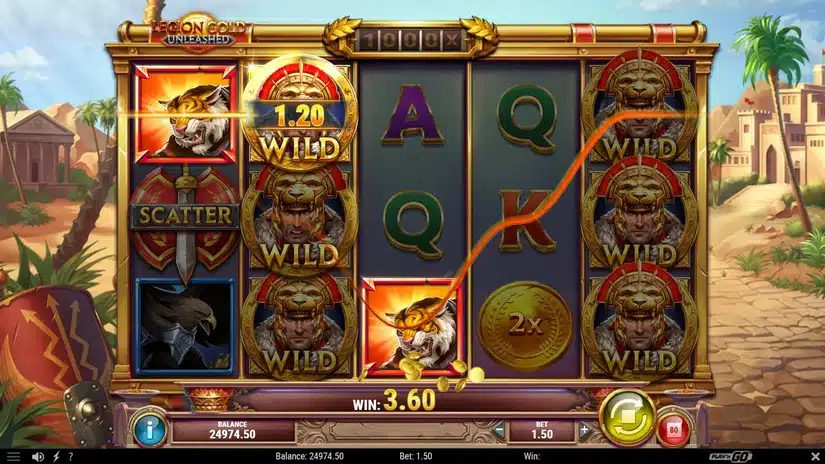This screenshot has width=825, height=464.
Task: Open the hamburger menu in bottom bar
Action: click(x=14, y=457)
